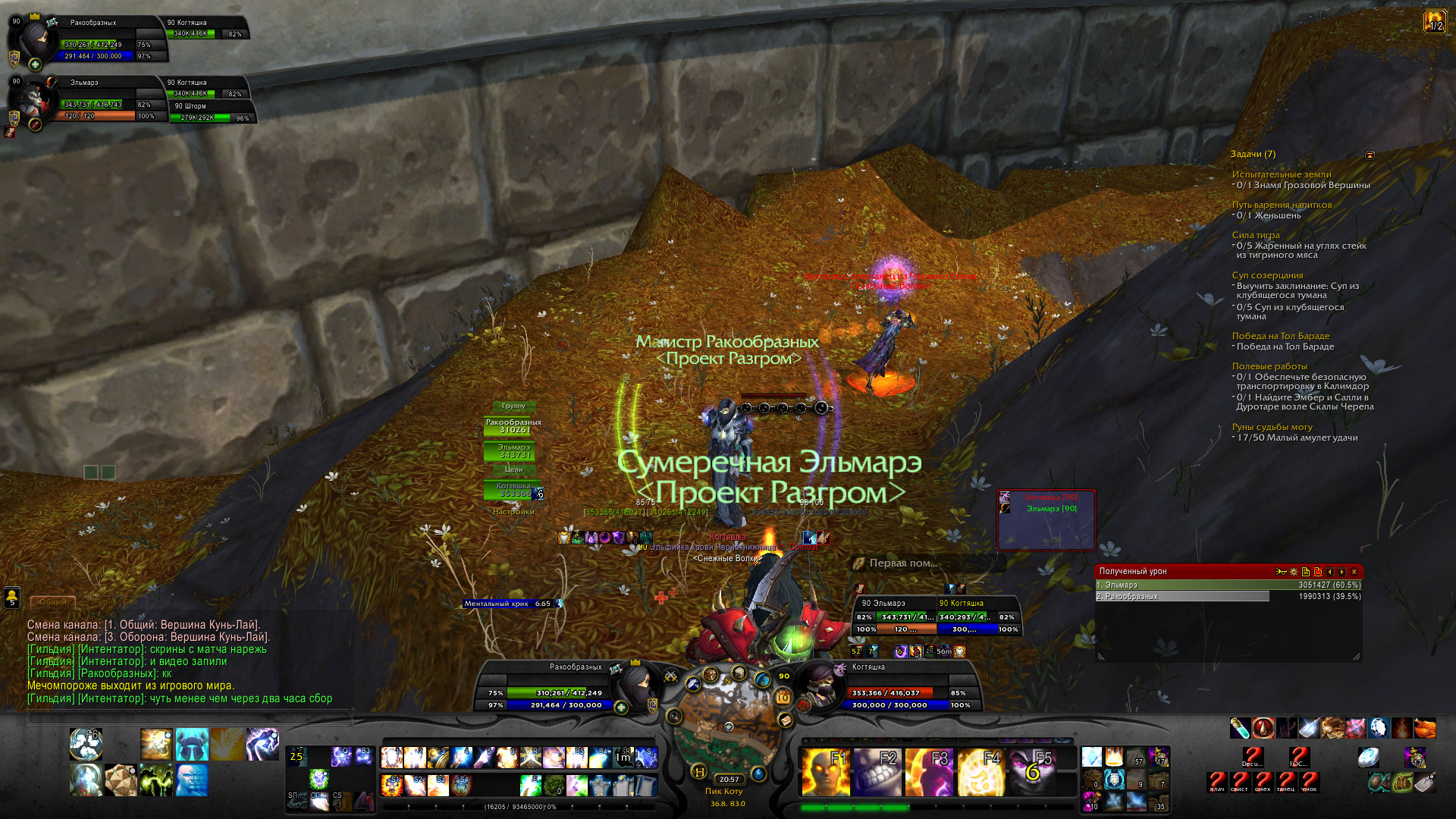Image resolution: width=1456 pixels, height=819 pixels.
Task: Cast the F6 cloud swirl ability
Action: [x=86, y=744]
